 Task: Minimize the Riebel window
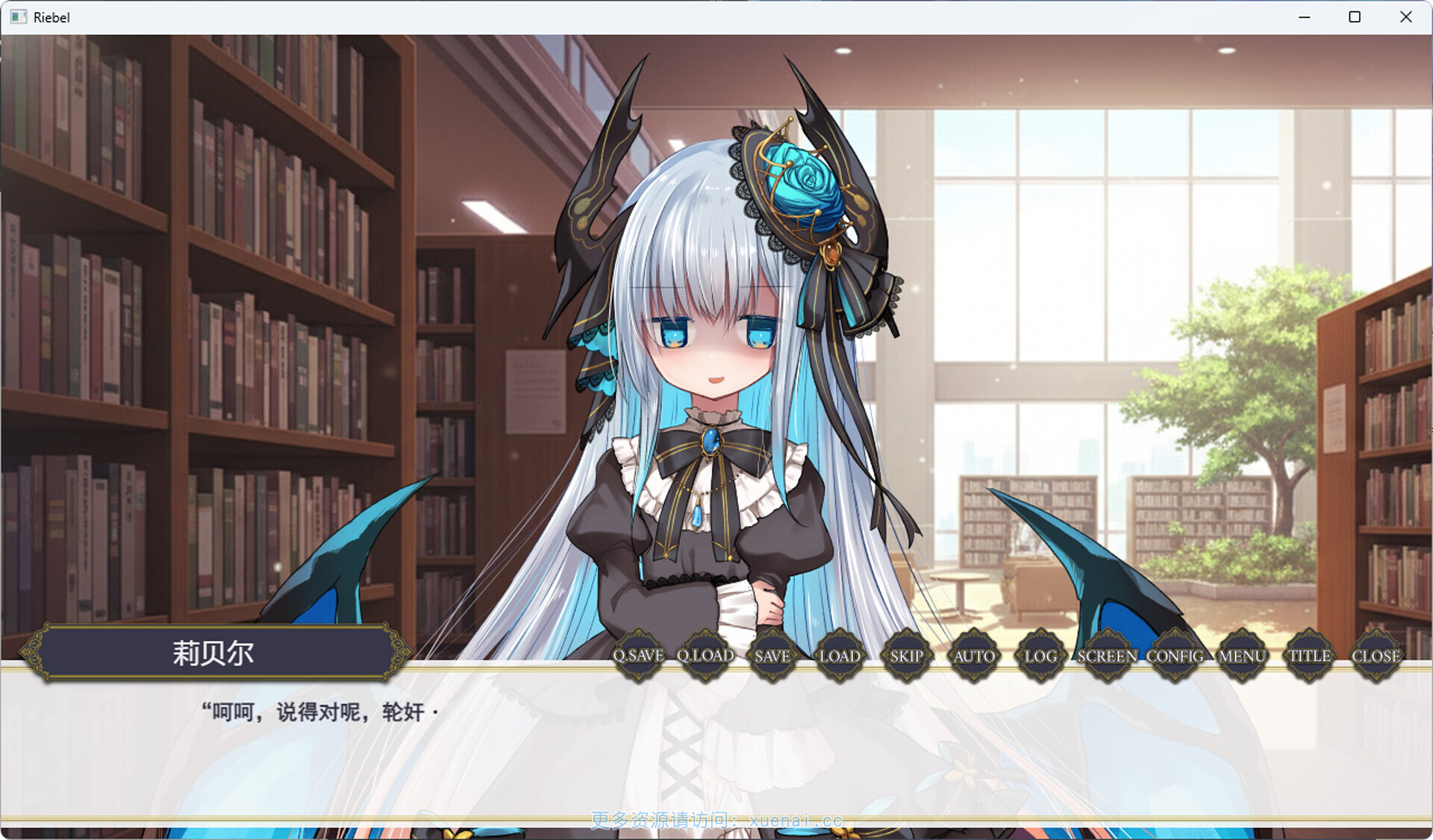point(1305,17)
